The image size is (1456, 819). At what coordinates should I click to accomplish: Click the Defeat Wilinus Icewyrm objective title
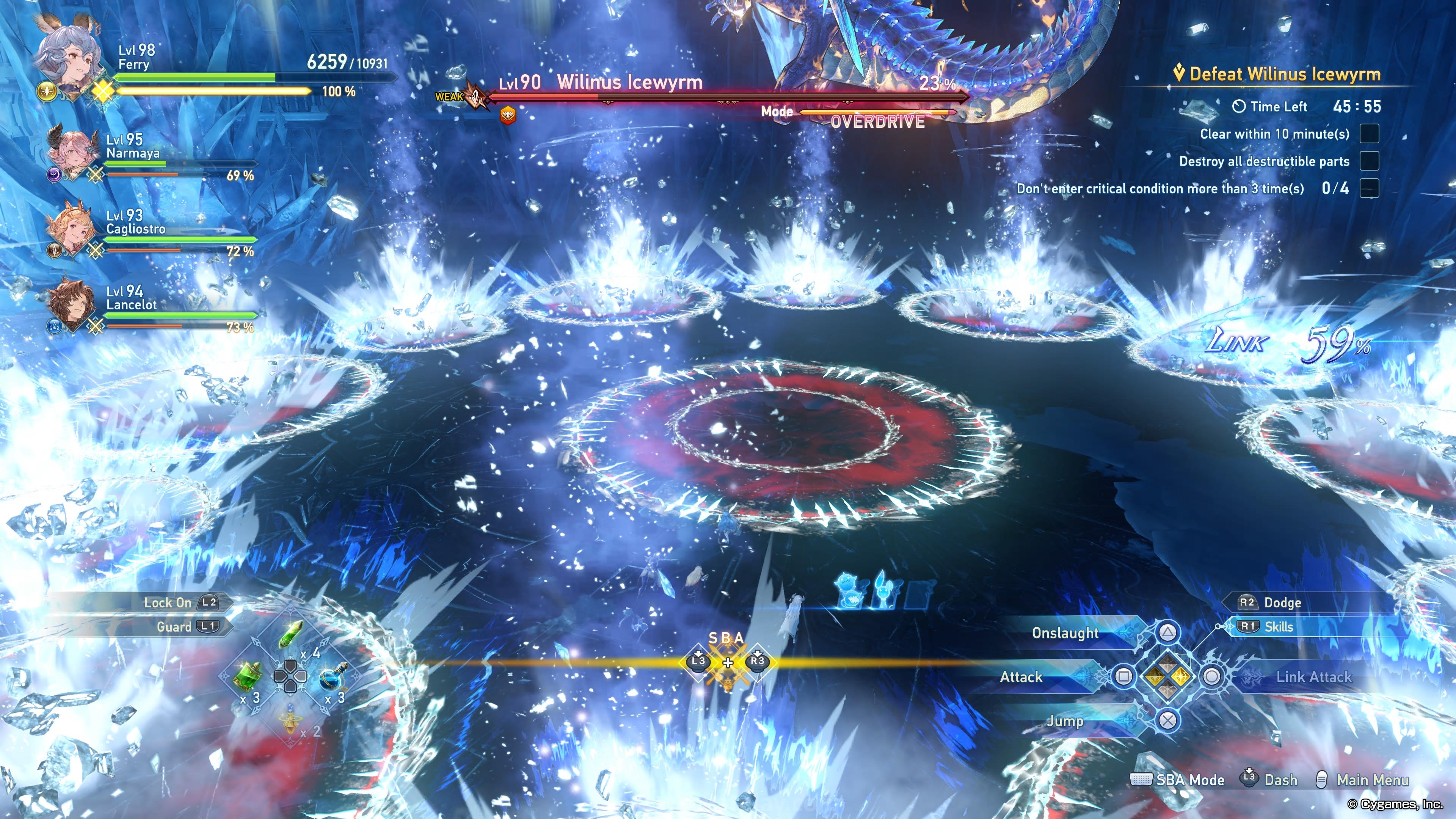pyautogui.click(x=1284, y=74)
